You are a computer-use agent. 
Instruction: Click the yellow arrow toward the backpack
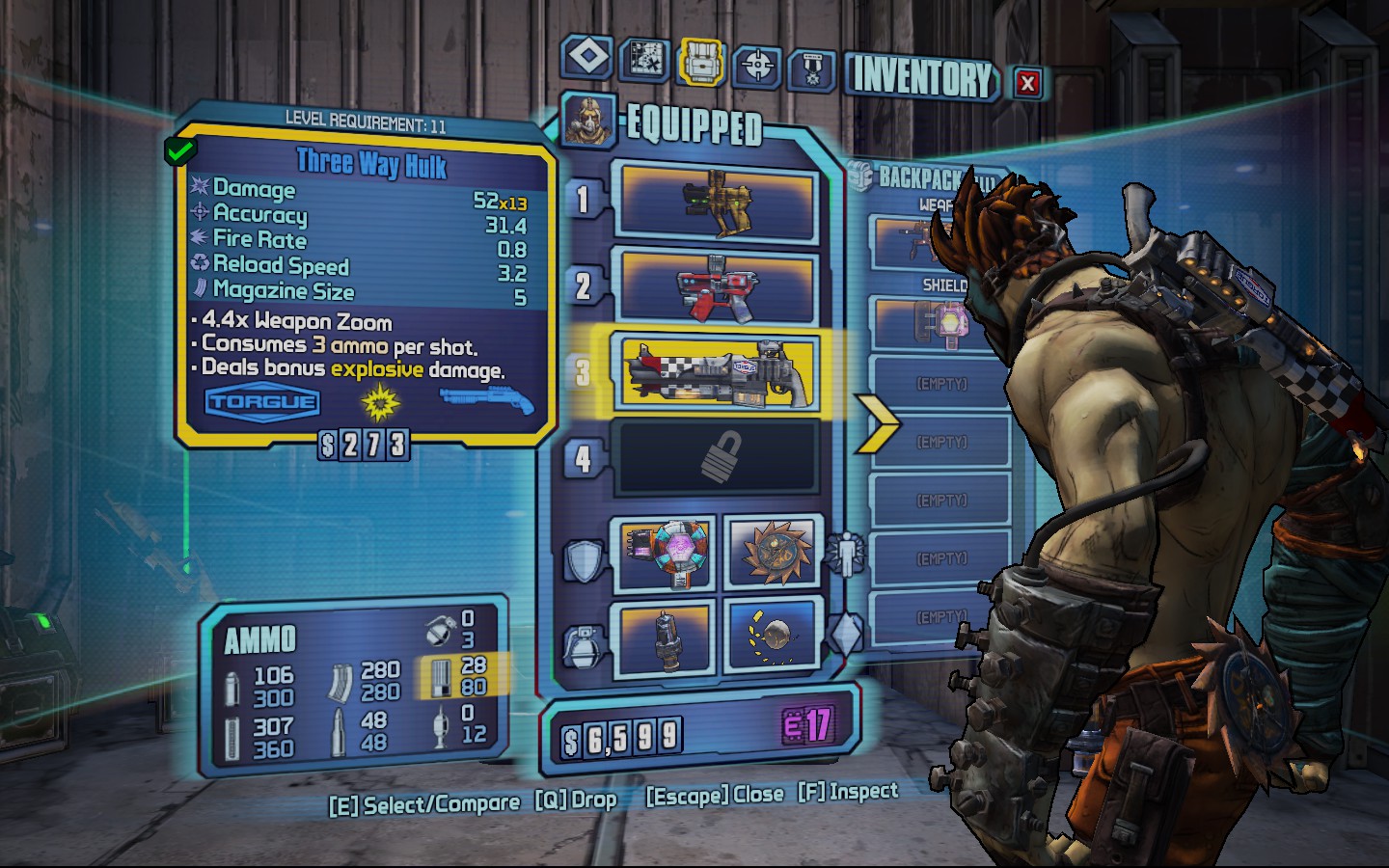[876, 422]
